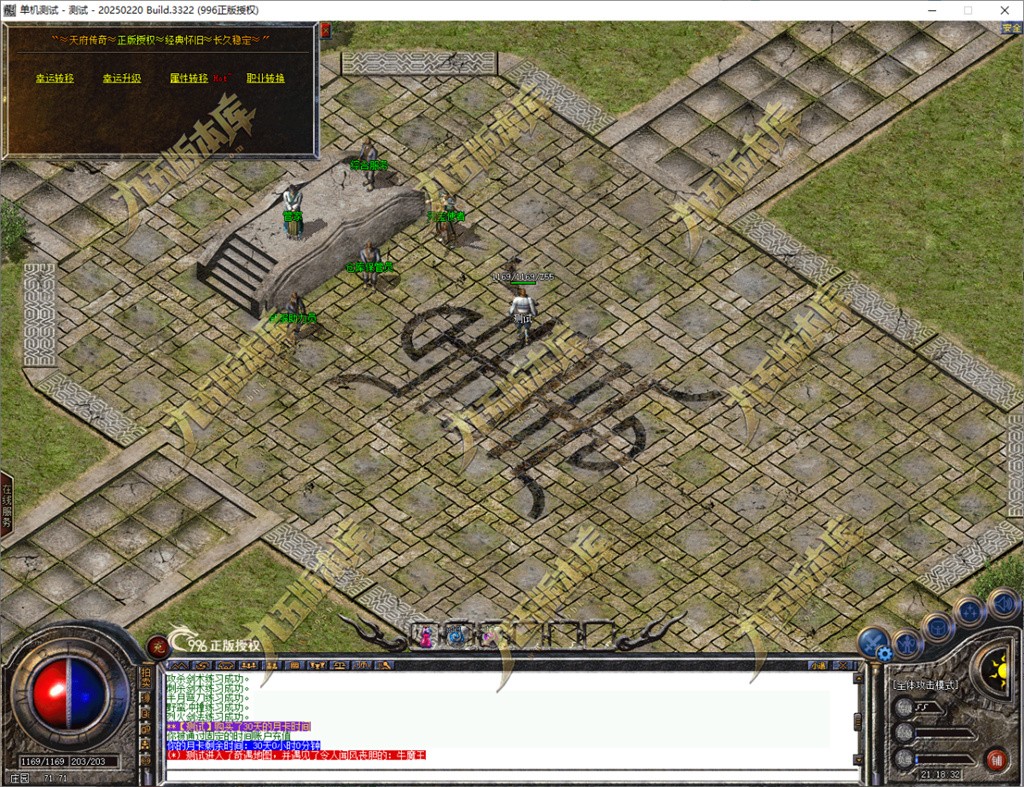Toggle the 安全 button in top-right corner
This screenshot has height=787, width=1024.
click(1011, 28)
